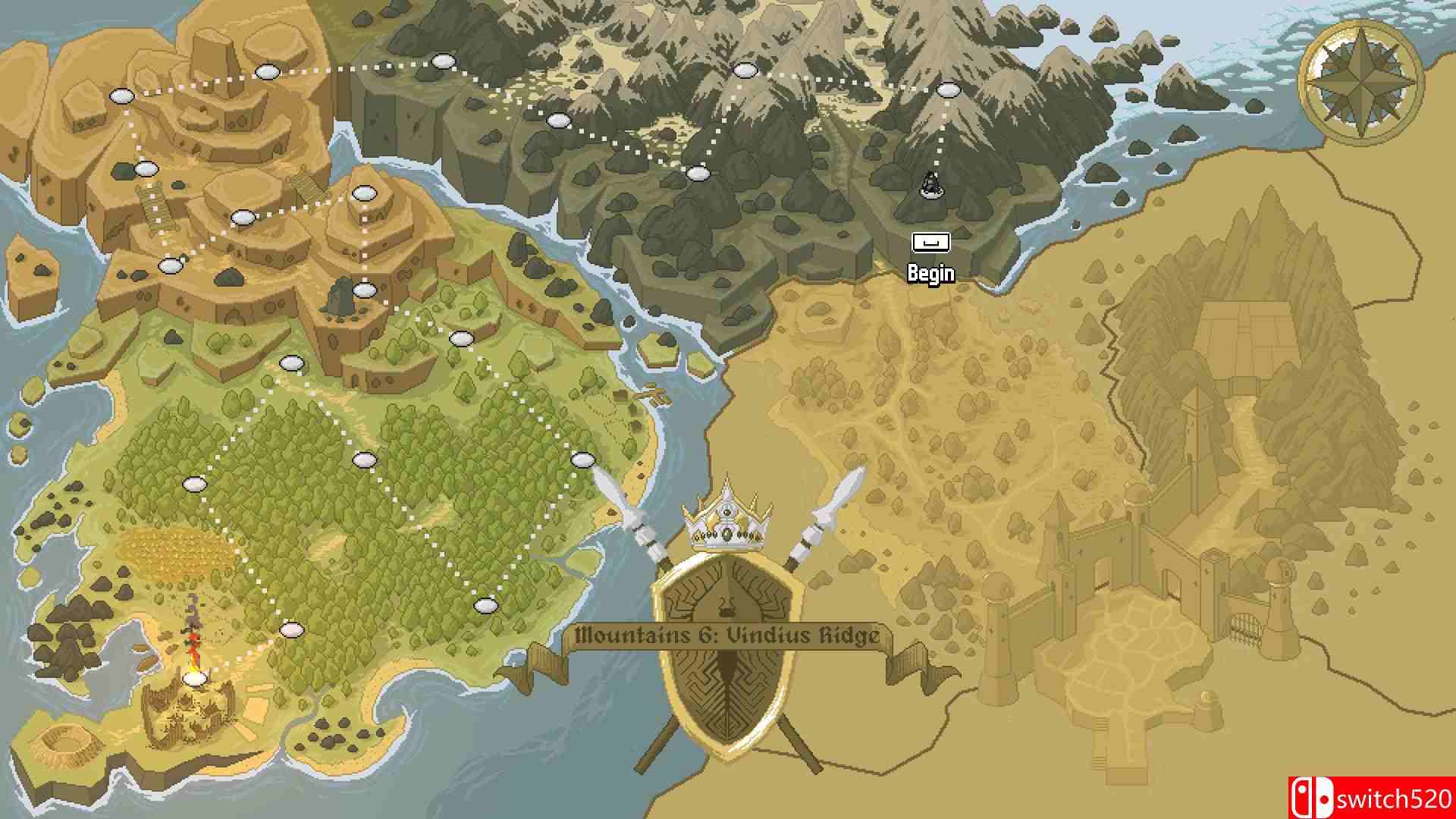The height and width of the screenshot is (819, 1456).
Task: Select the level node beside the wheat field
Action: click(x=195, y=483)
